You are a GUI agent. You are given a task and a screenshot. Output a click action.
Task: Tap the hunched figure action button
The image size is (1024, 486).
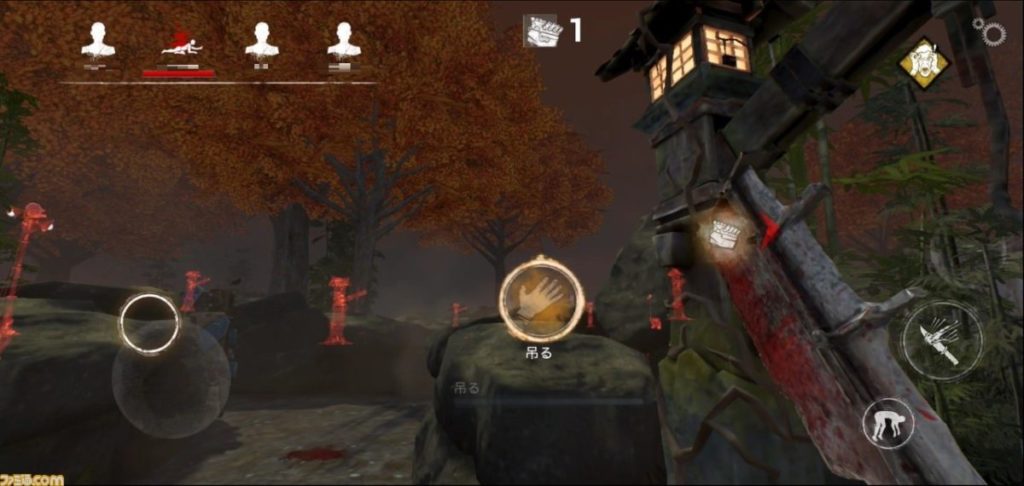pyautogui.click(x=888, y=423)
